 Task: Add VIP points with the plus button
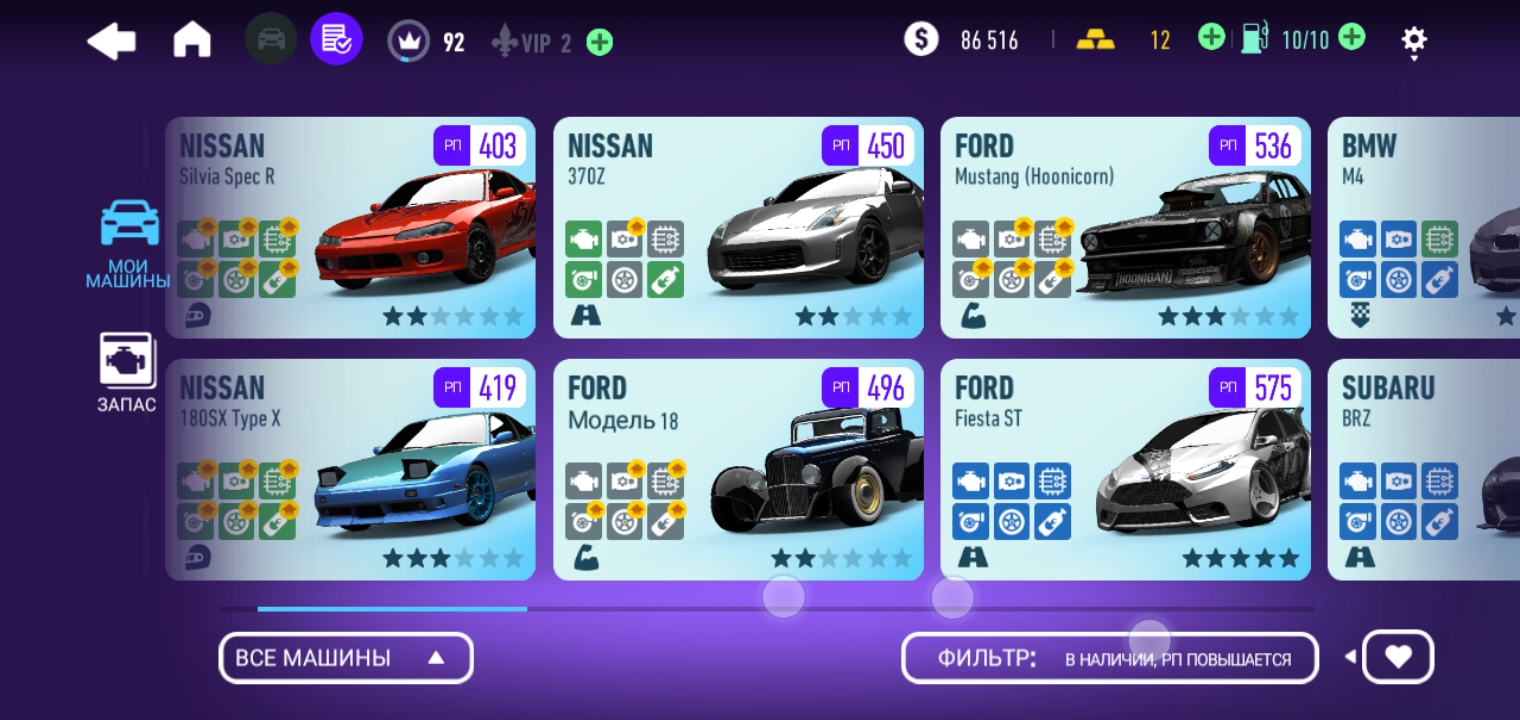[x=600, y=43]
